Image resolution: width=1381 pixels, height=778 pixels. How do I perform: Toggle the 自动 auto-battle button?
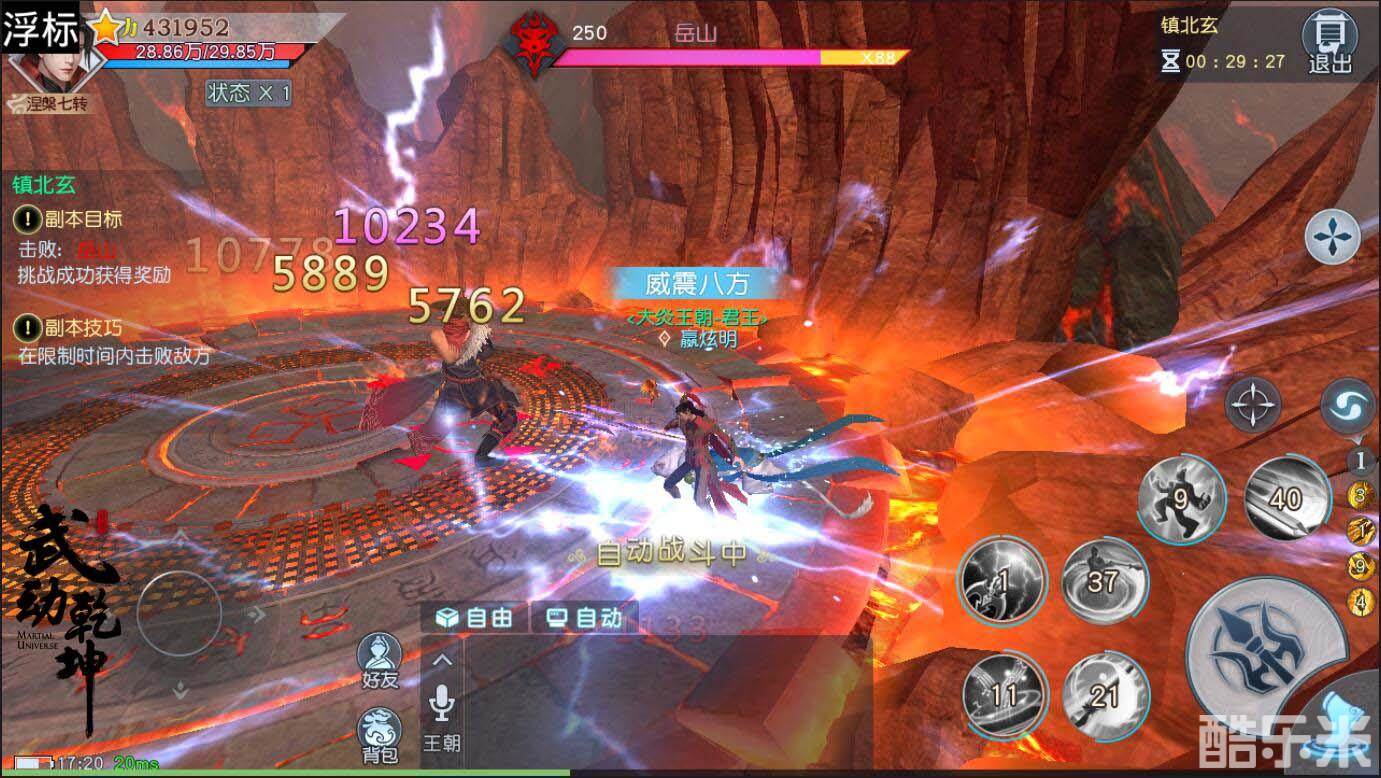point(585,618)
